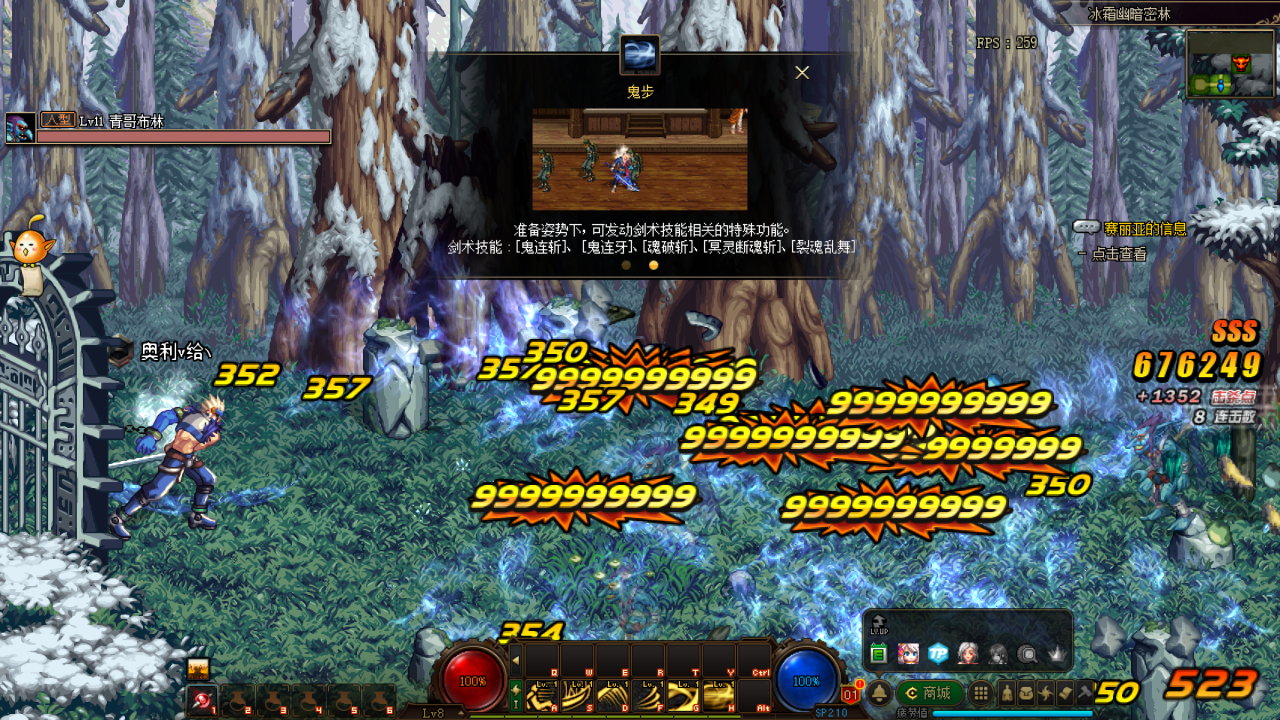Open the 商城 shop button

929,693
